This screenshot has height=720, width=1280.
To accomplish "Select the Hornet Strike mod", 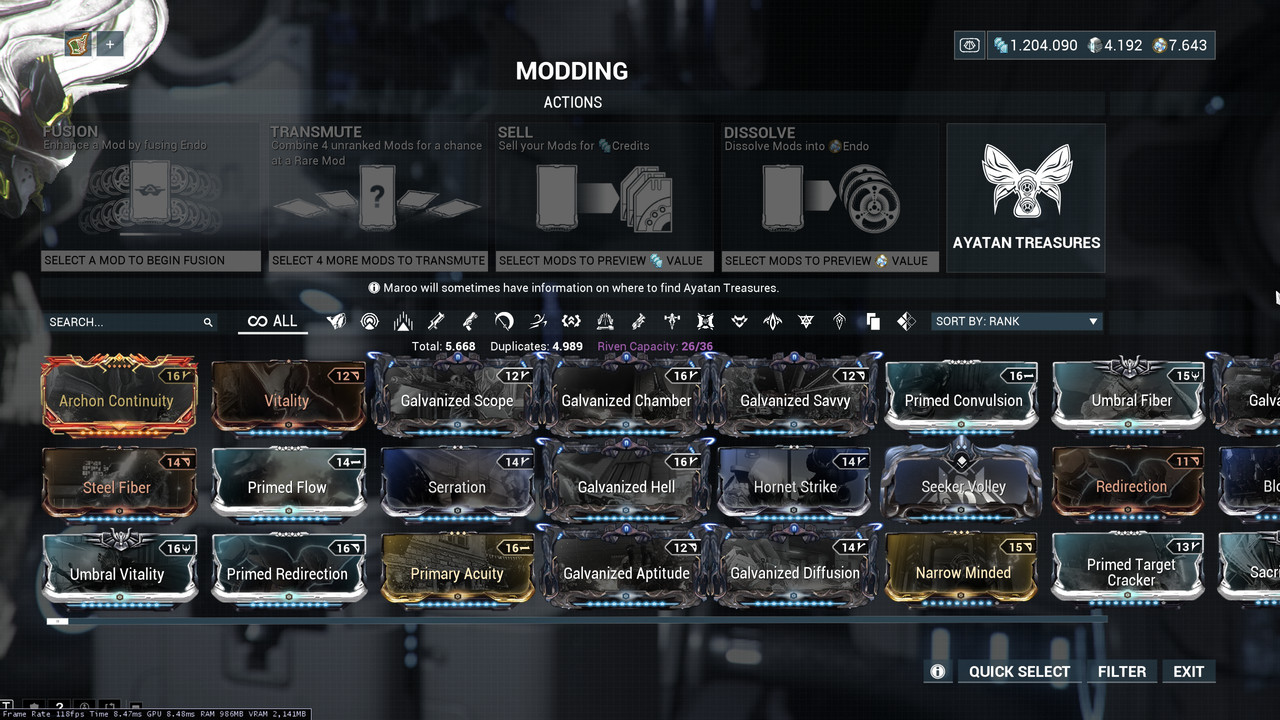I will pyautogui.click(x=795, y=485).
